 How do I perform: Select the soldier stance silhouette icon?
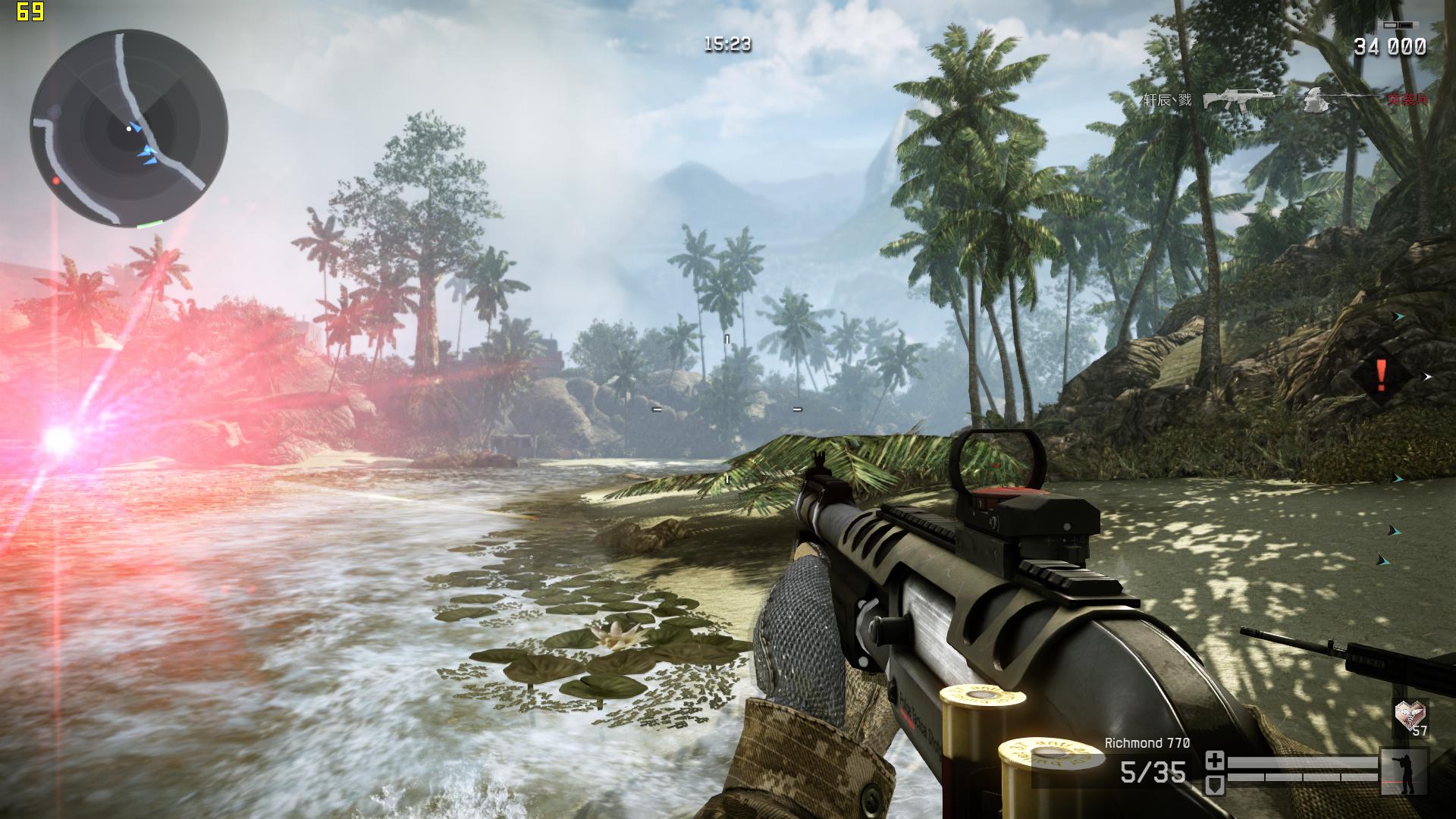pos(1404,771)
